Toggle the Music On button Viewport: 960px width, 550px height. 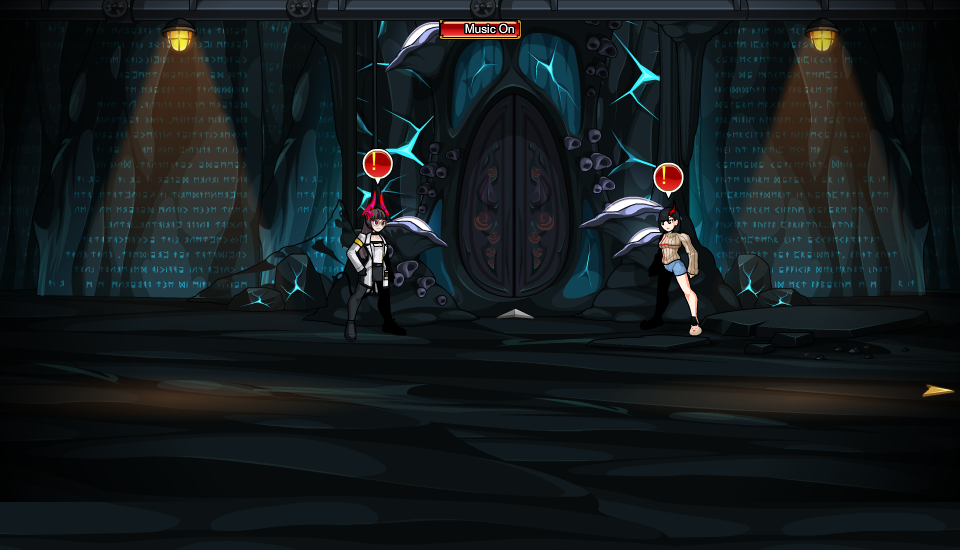click(481, 29)
